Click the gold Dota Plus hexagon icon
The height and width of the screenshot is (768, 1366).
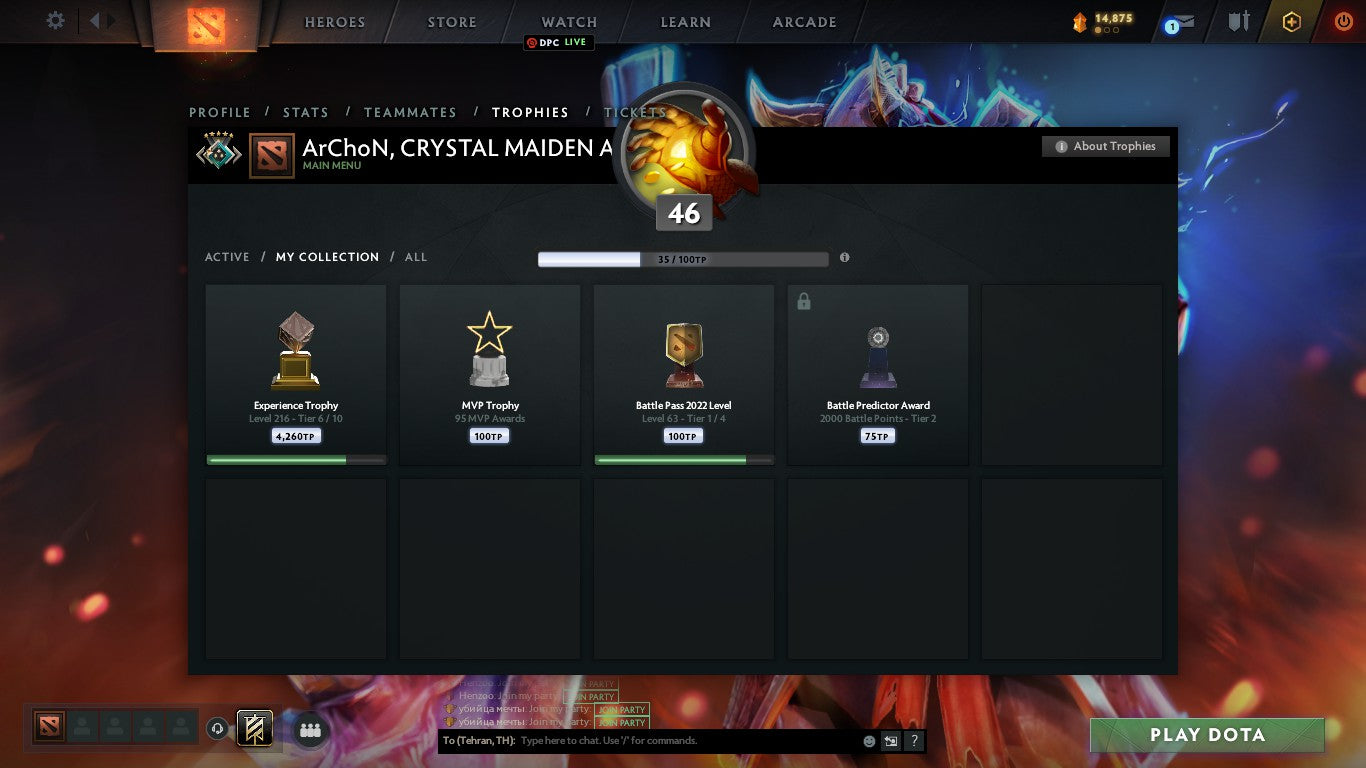pyautogui.click(x=1291, y=21)
